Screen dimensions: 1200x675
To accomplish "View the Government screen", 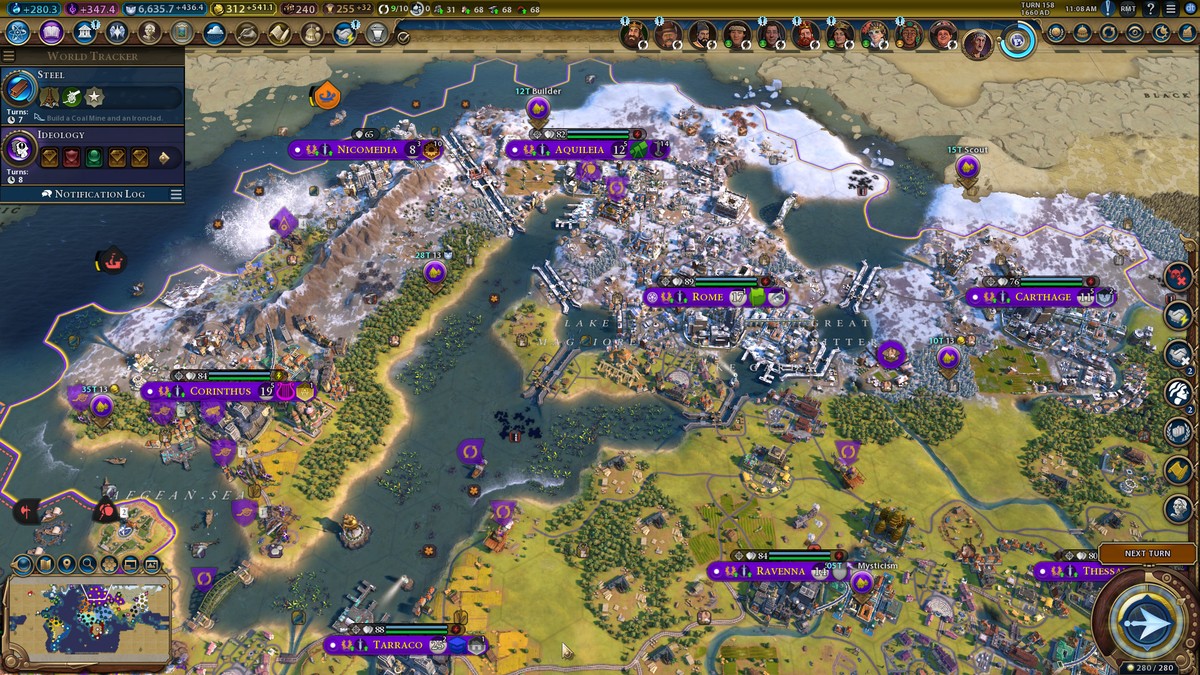I will pyautogui.click(x=84, y=32).
